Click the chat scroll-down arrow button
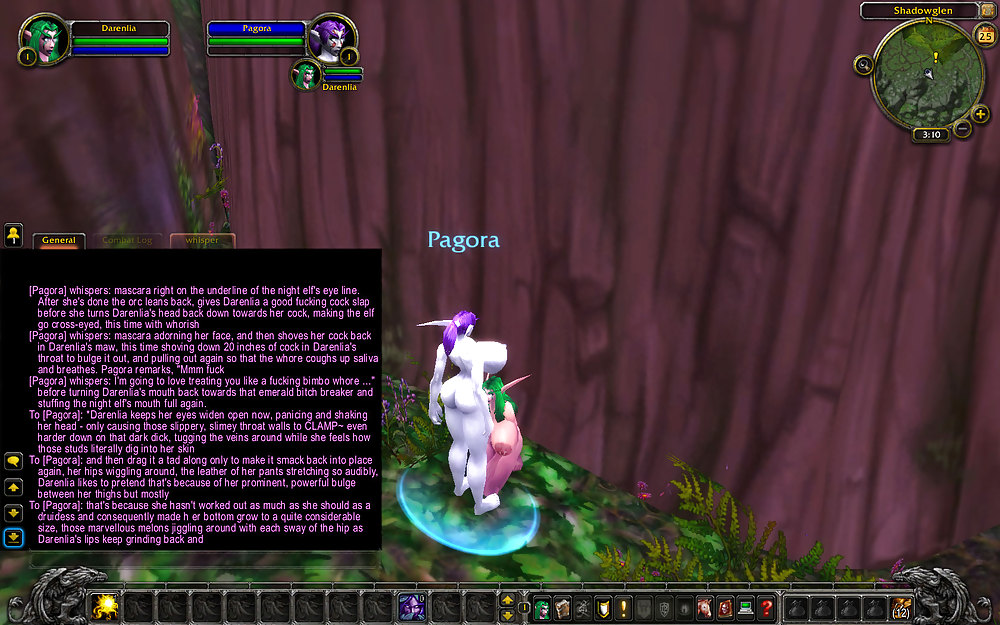Screen dimensions: 1000x625 (x=14, y=512)
